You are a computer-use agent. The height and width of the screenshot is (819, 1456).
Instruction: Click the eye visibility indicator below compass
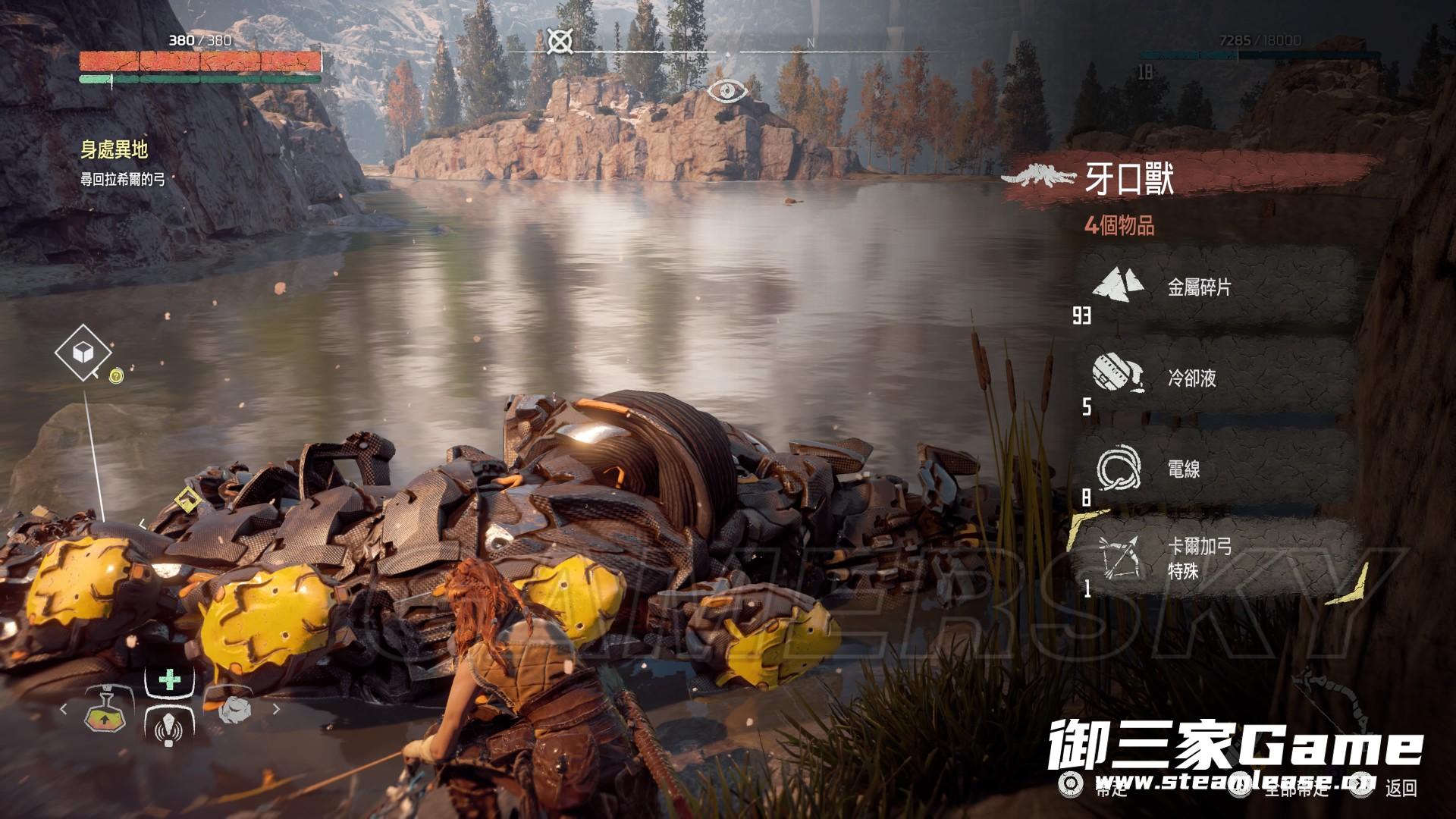tap(728, 93)
